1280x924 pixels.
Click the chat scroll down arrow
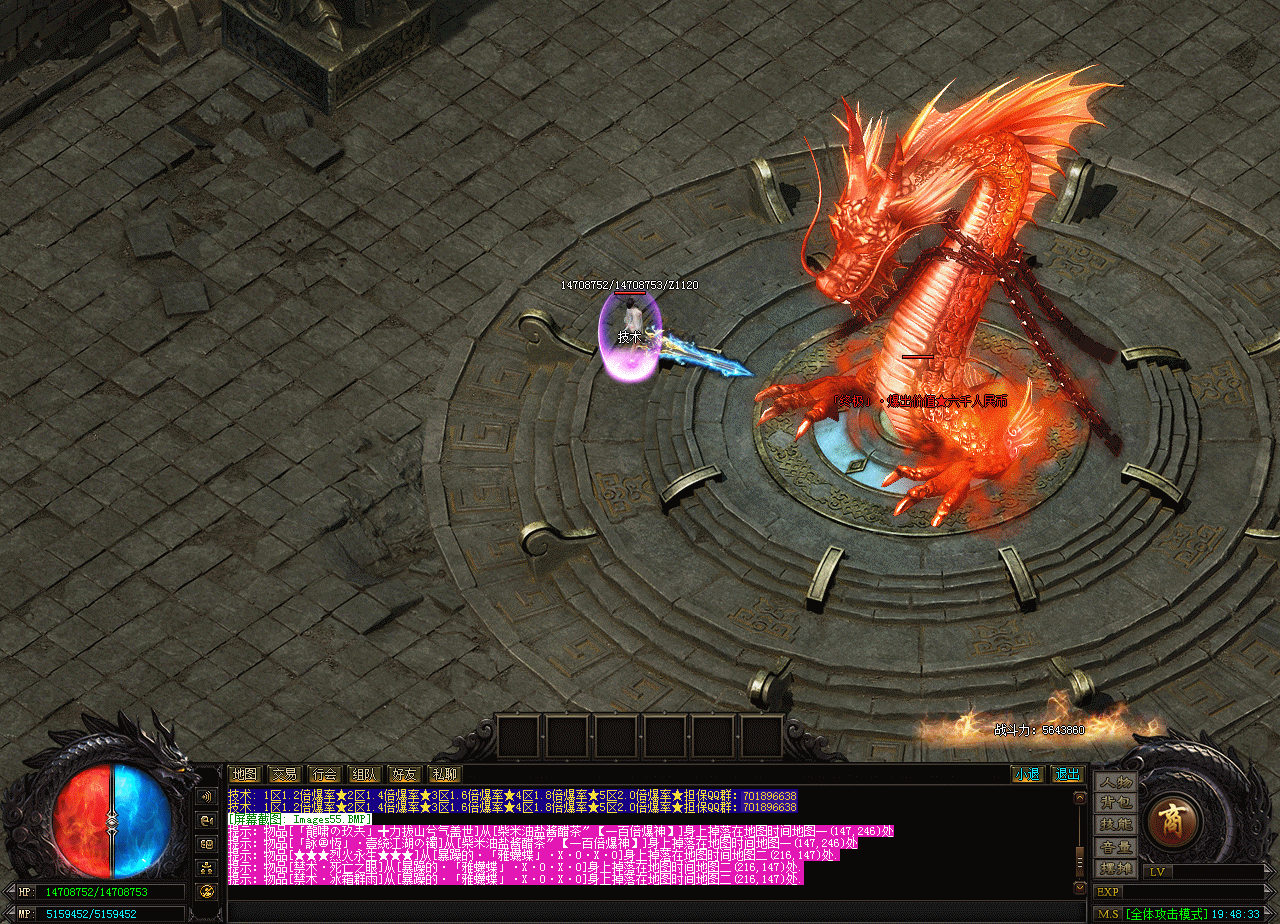[x=1079, y=887]
